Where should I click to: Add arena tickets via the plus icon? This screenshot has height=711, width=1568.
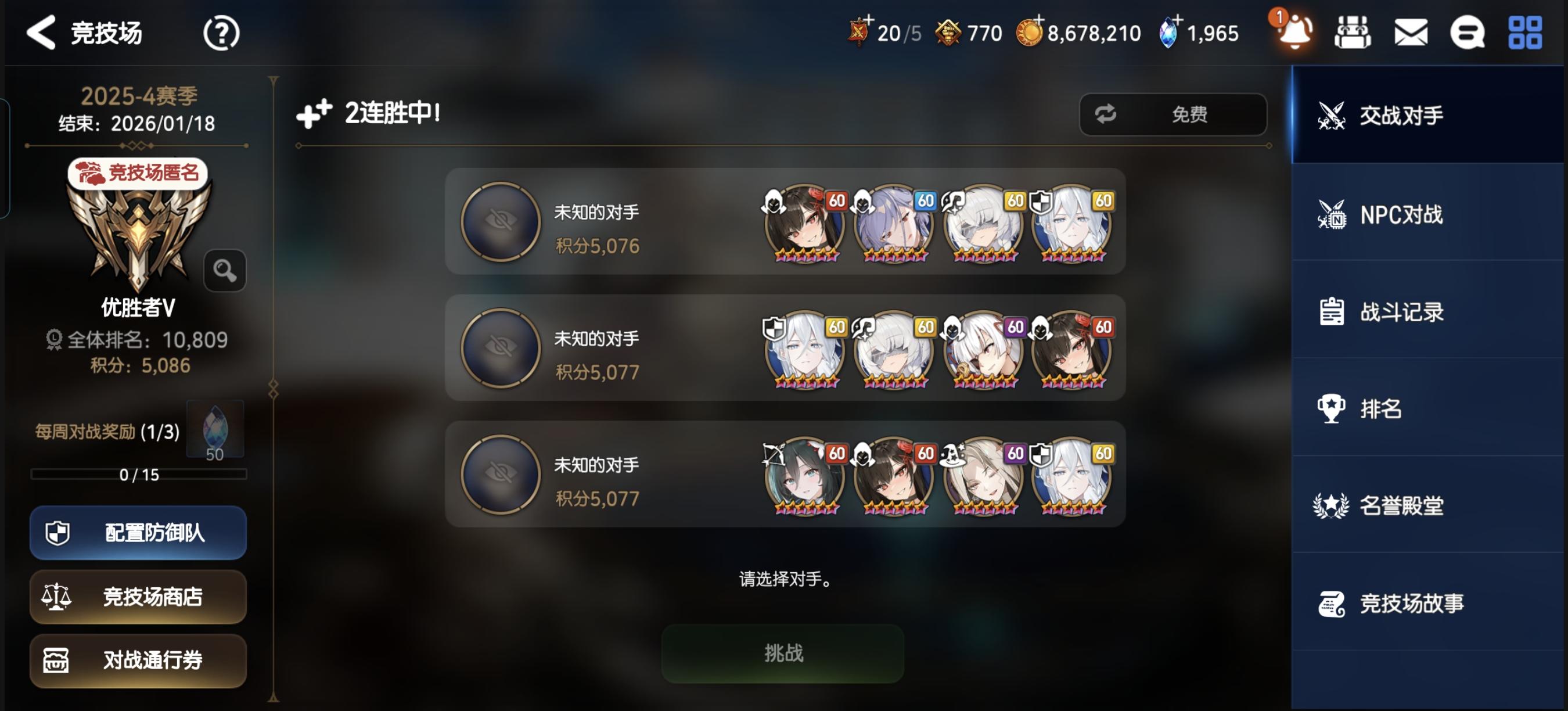pyautogui.click(x=871, y=21)
